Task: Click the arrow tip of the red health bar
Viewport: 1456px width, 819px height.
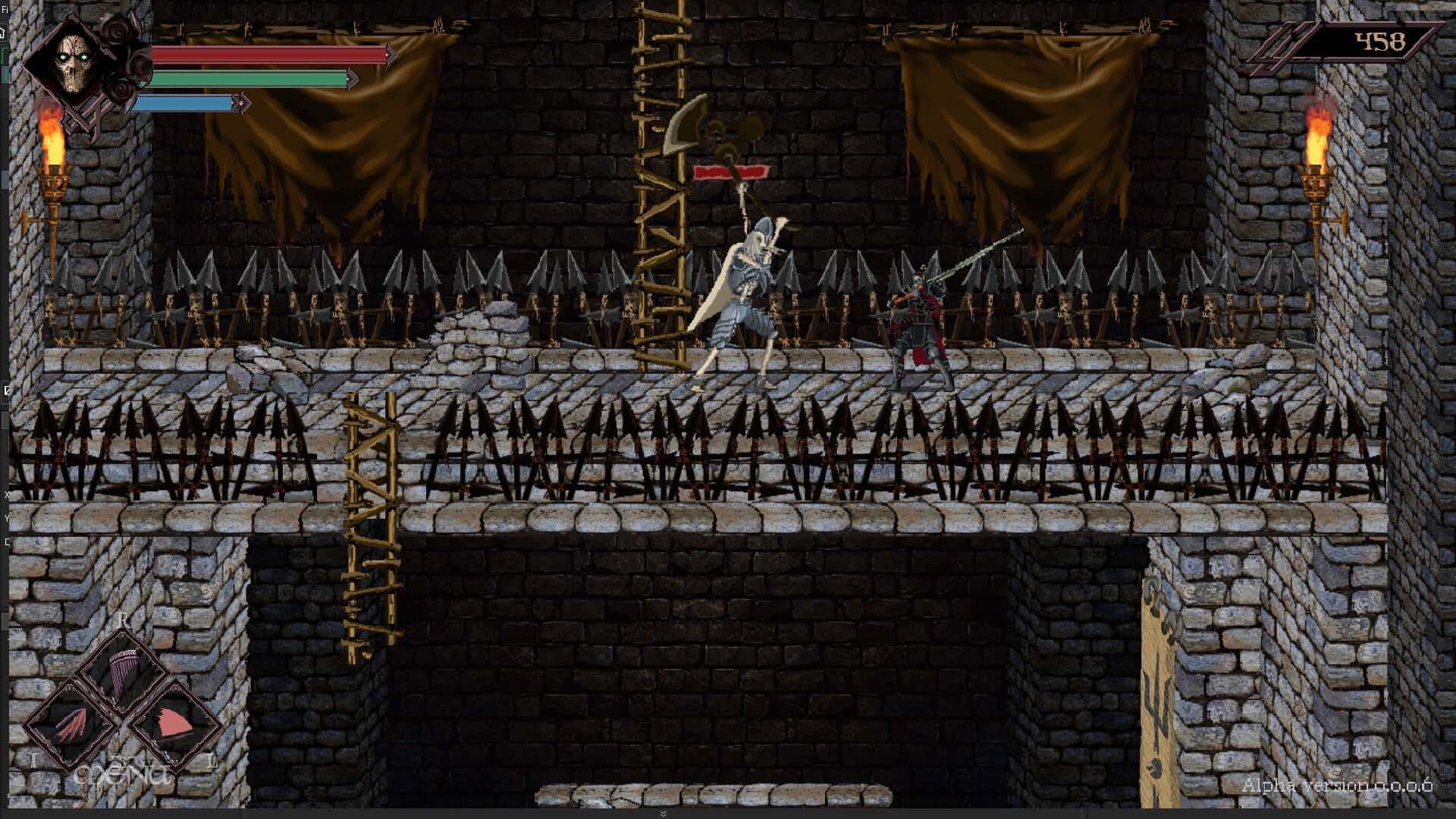Action: point(389,54)
